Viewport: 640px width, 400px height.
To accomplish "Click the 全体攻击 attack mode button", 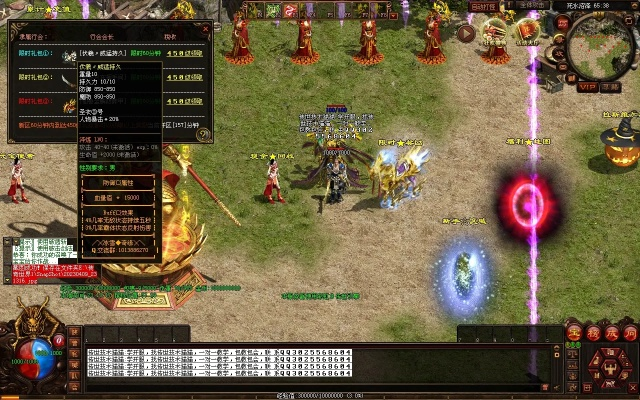I will click(x=531, y=6).
